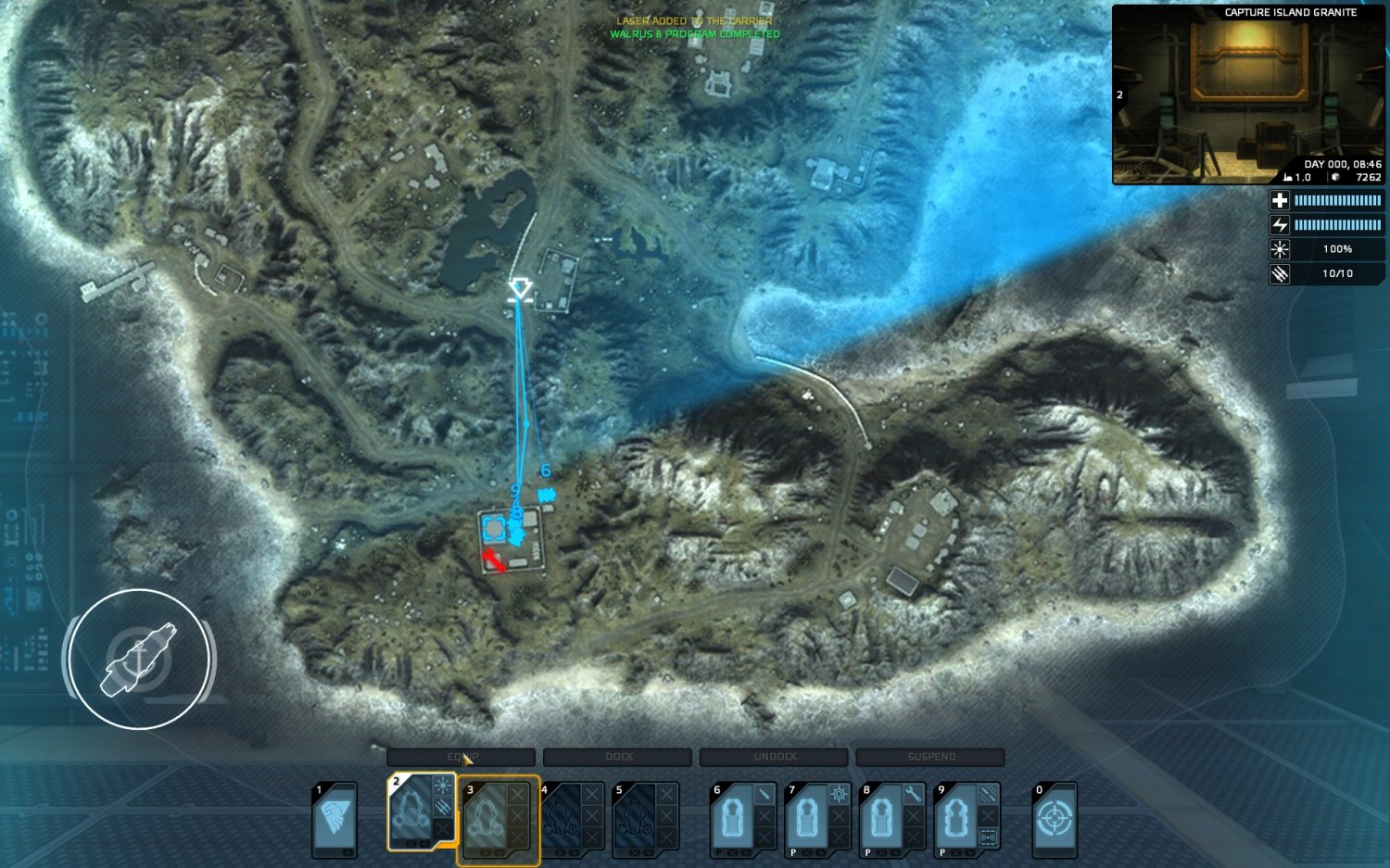The image size is (1390, 868).
Task: Click the energy lightning icon
Action: click(x=1280, y=224)
